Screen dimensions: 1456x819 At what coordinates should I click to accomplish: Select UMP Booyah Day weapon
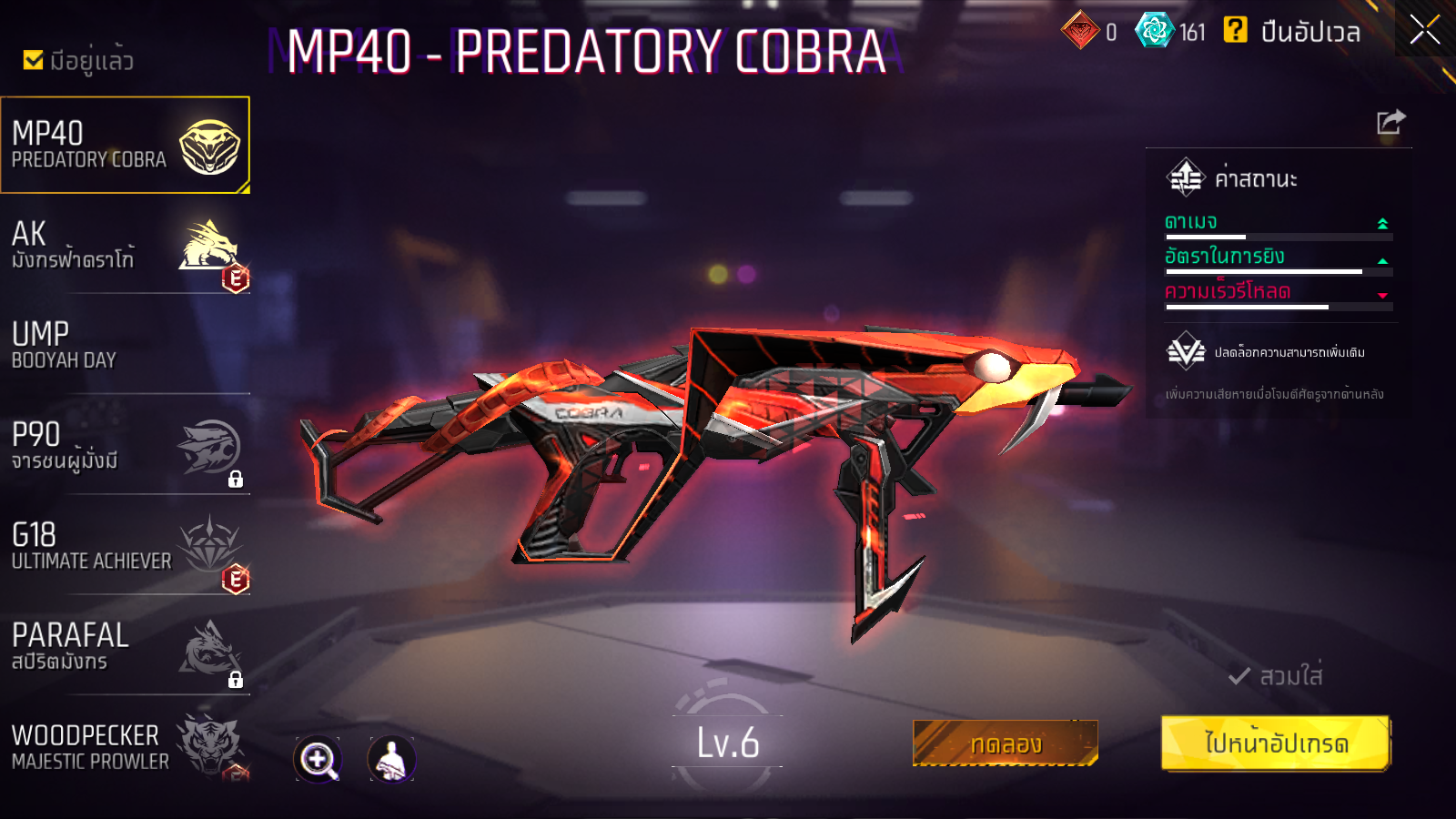pos(125,346)
